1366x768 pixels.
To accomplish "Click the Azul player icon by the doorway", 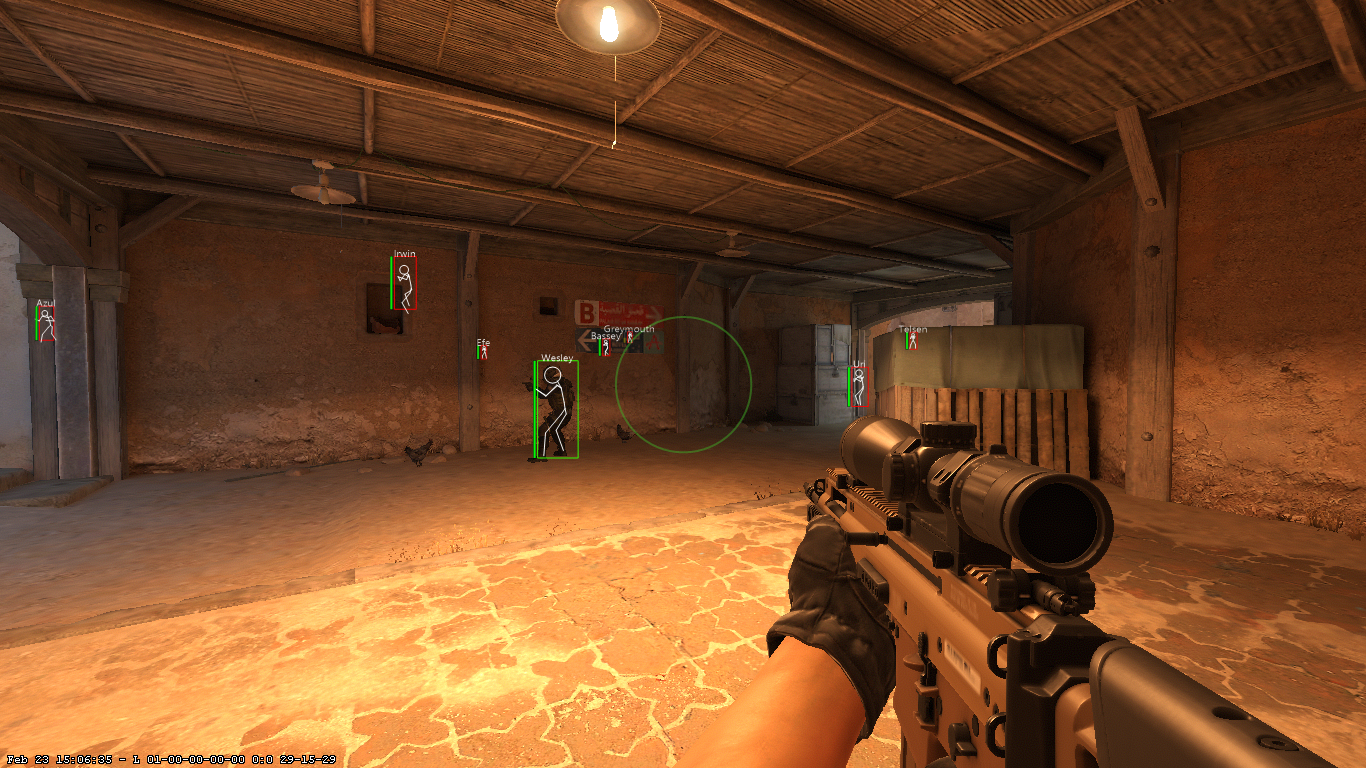I will (x=46, y=321).
